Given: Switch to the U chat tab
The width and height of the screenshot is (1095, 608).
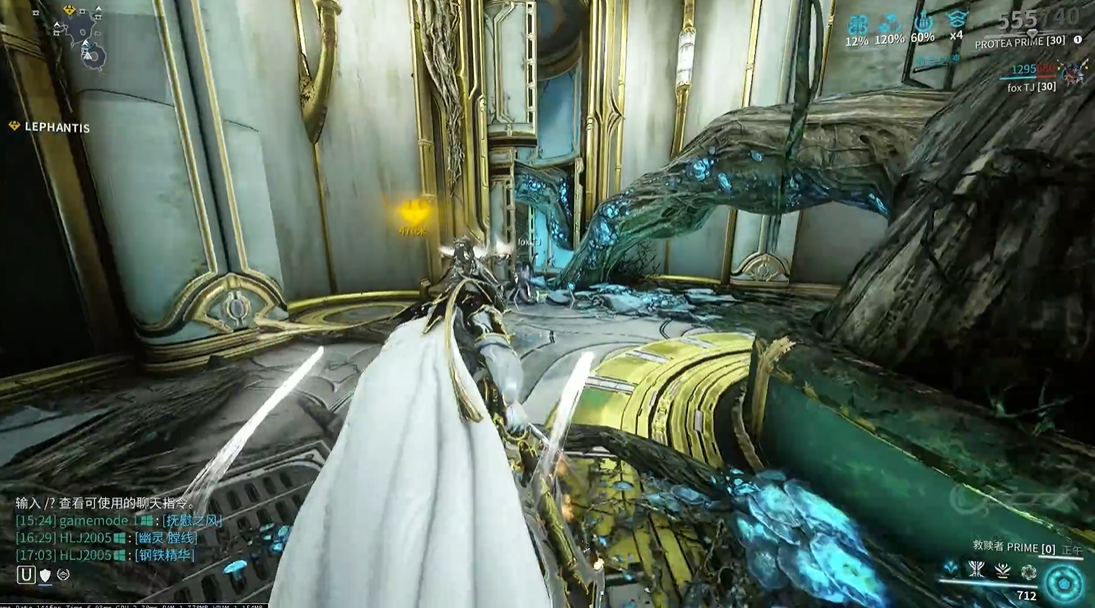Looking at the screenshot, I should 26,575.
